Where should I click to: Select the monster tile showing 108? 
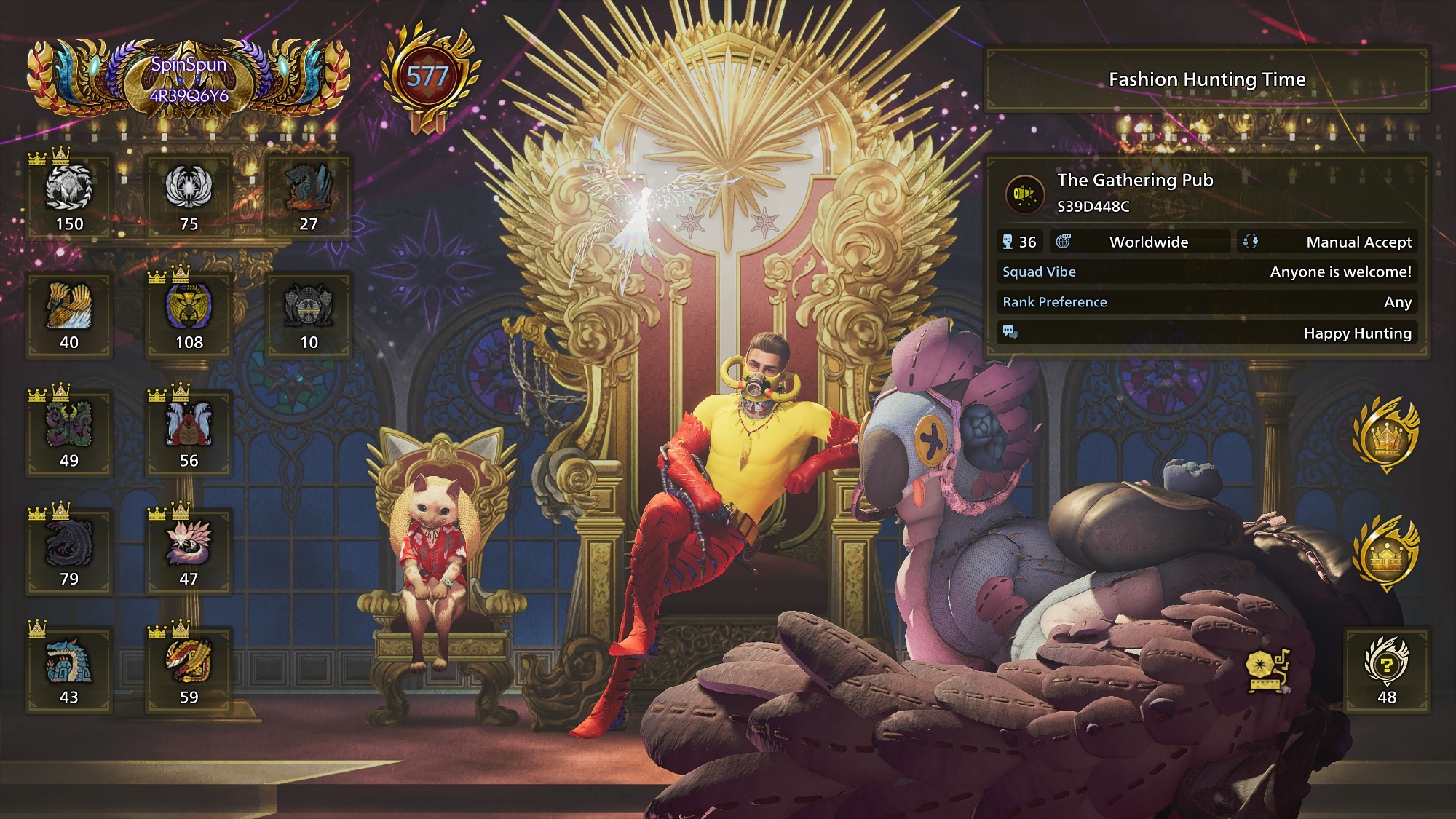[189, 314]
